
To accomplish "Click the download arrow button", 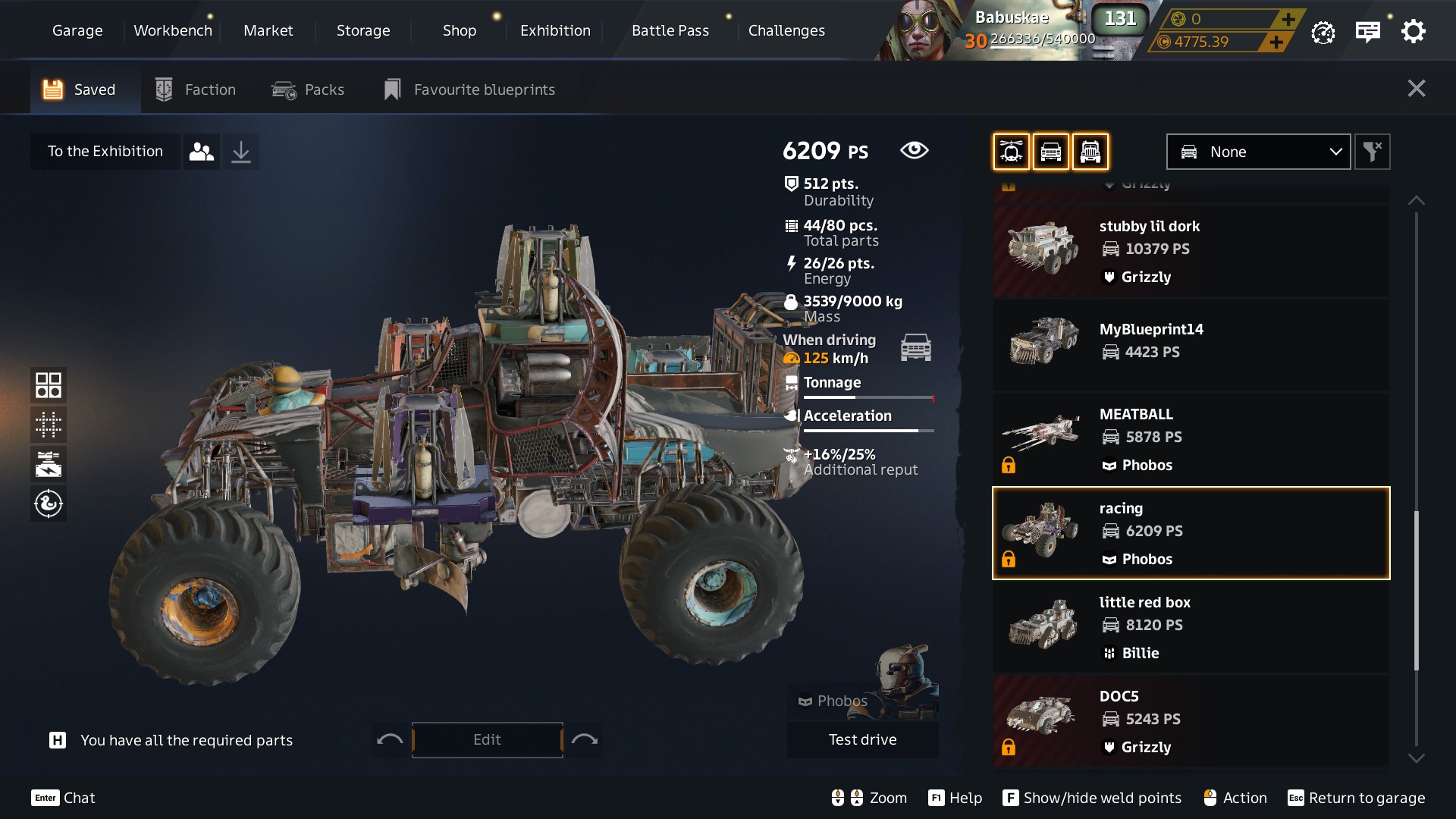I will click(240, 152).
